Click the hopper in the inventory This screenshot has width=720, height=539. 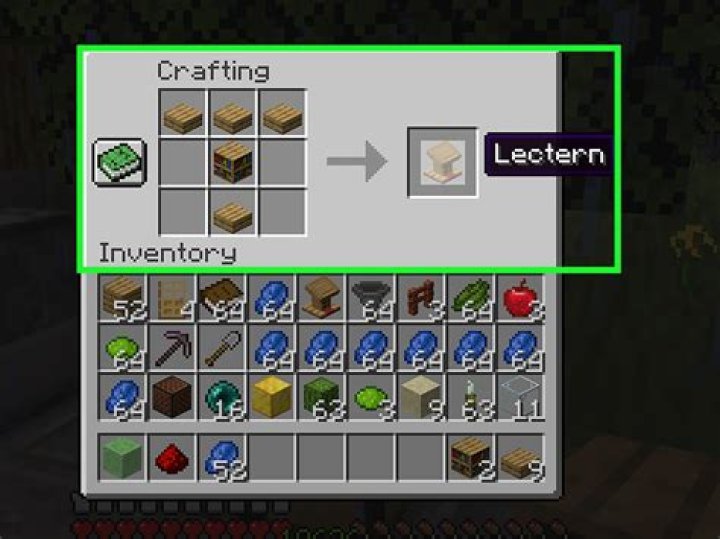371,299
